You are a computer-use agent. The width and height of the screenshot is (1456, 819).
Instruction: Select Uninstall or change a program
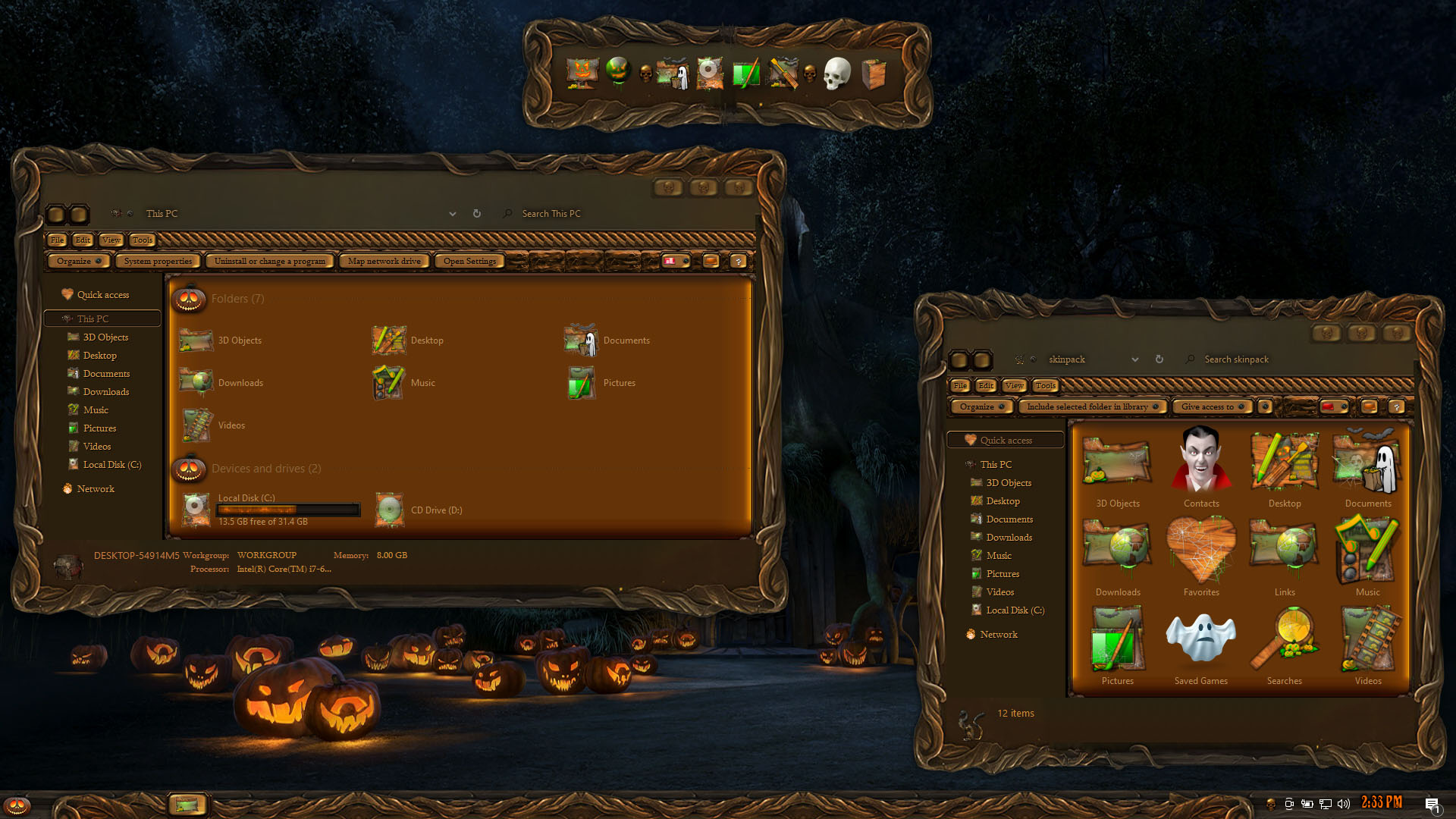tap(269, 261)
